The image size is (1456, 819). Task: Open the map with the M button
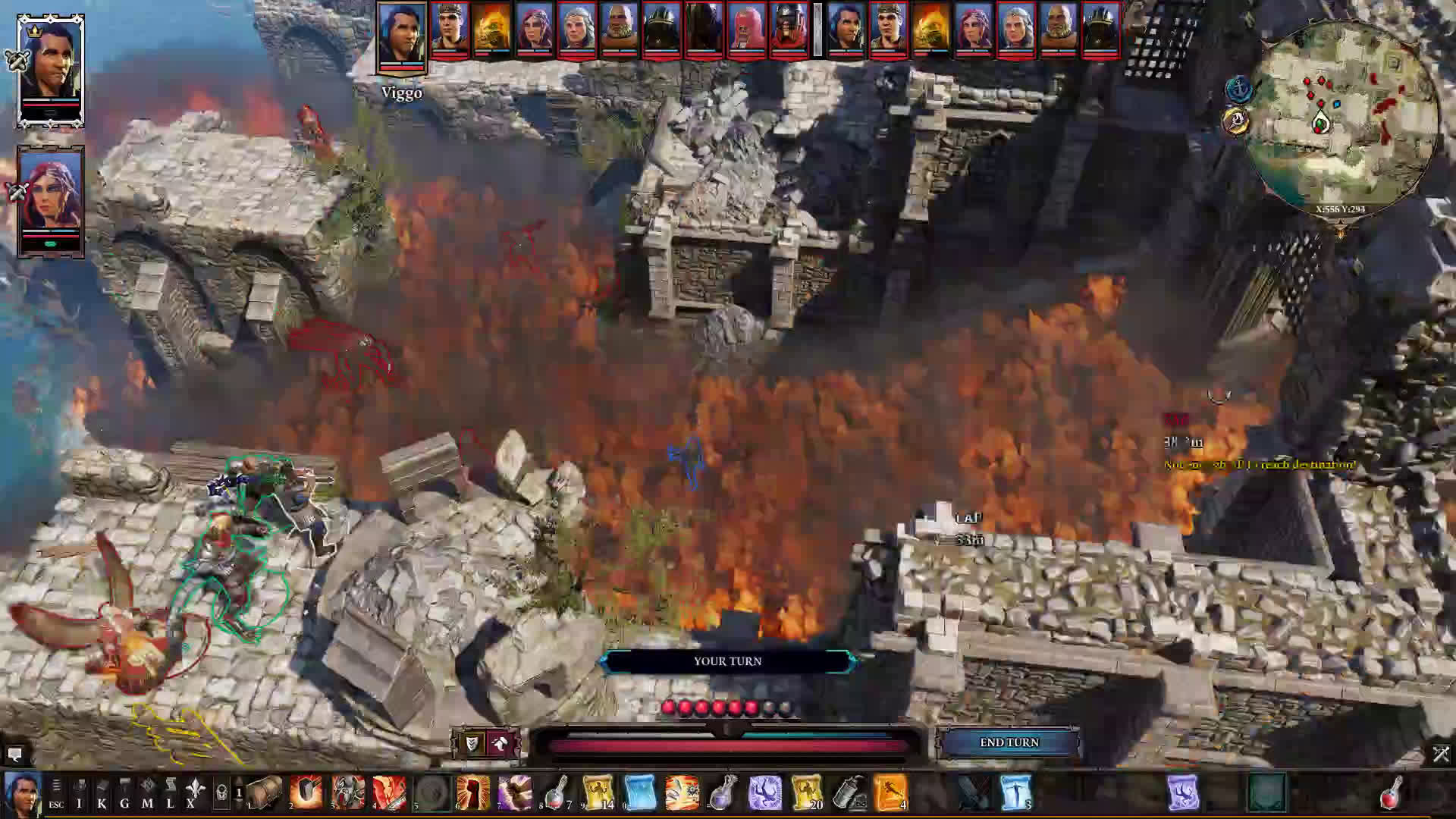147,793
